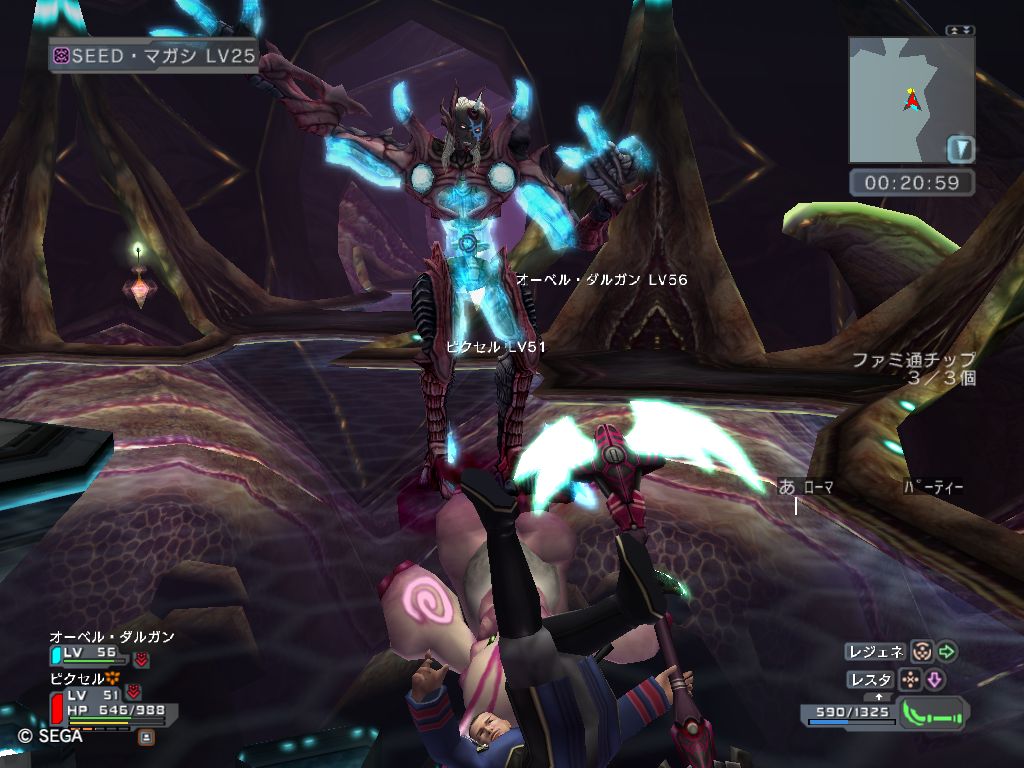Click the パーティー chat channel label
Image resolution: width=1024 pixels, height=768 pixels.
tap(933, 488)
